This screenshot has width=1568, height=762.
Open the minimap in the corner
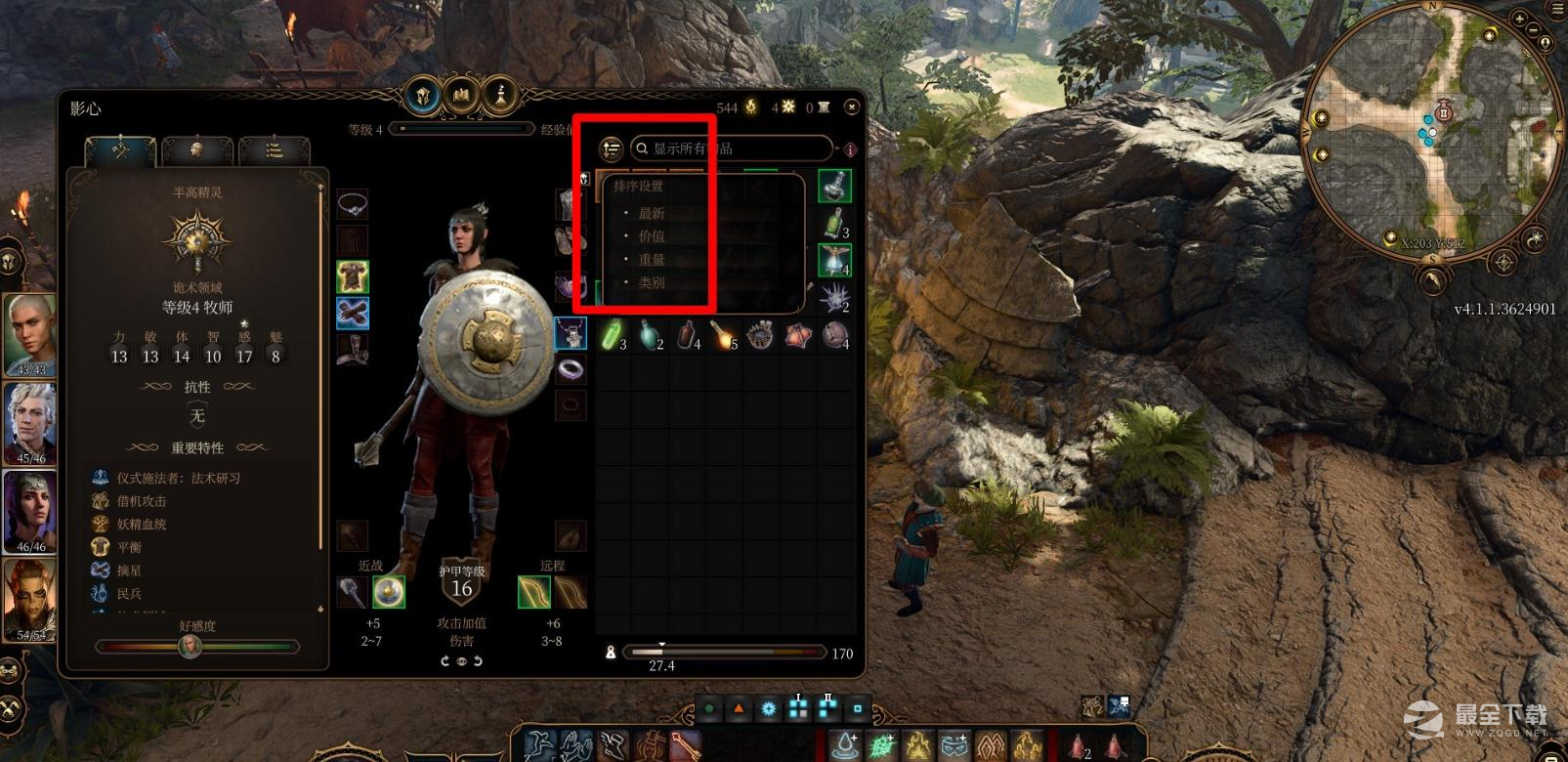pos(1433,125)
